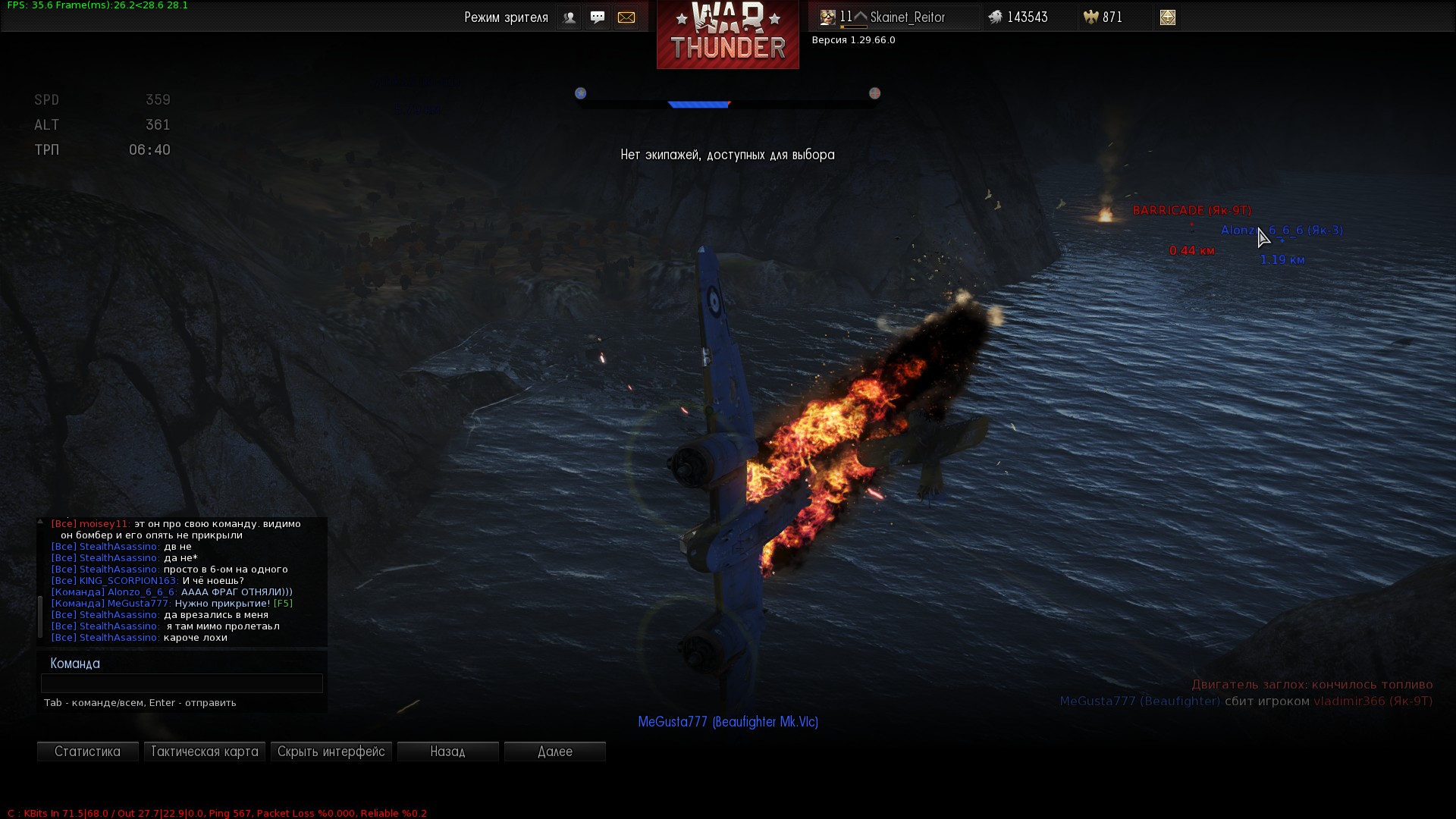Hide the HUD with Скрыть интерфейс
Screen dimensions: 1456x819
331,752
